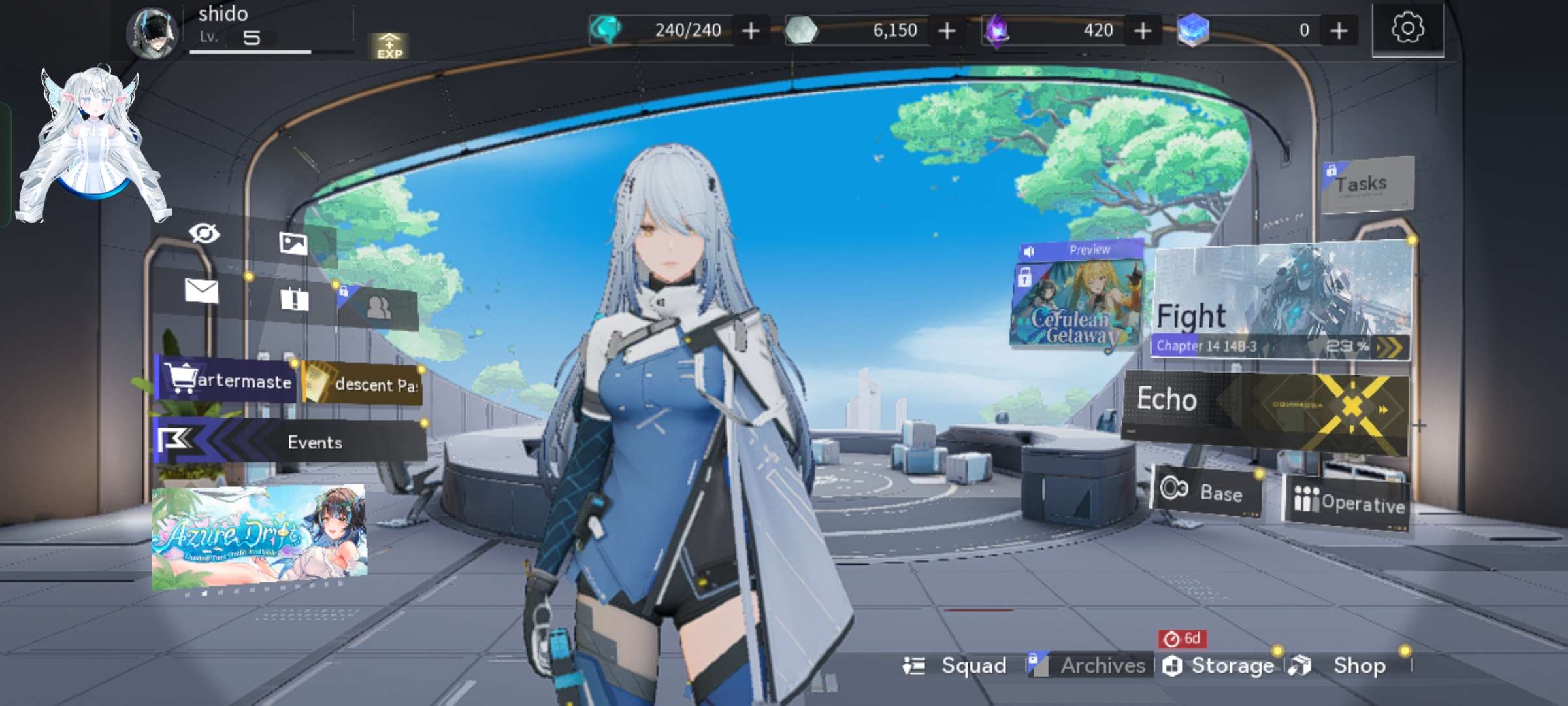Open the Operative menu
This screenshot has height=706, width=1568.
pos(1348,502)
